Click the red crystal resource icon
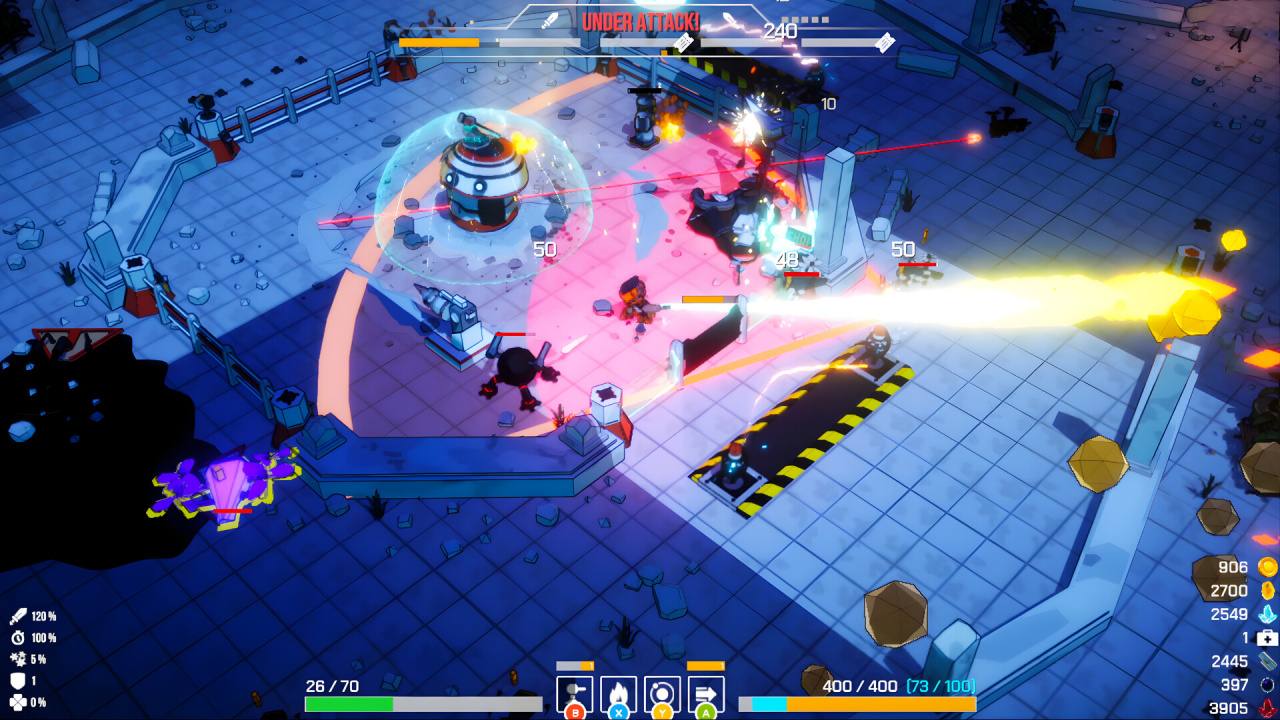 [1267, 708]
